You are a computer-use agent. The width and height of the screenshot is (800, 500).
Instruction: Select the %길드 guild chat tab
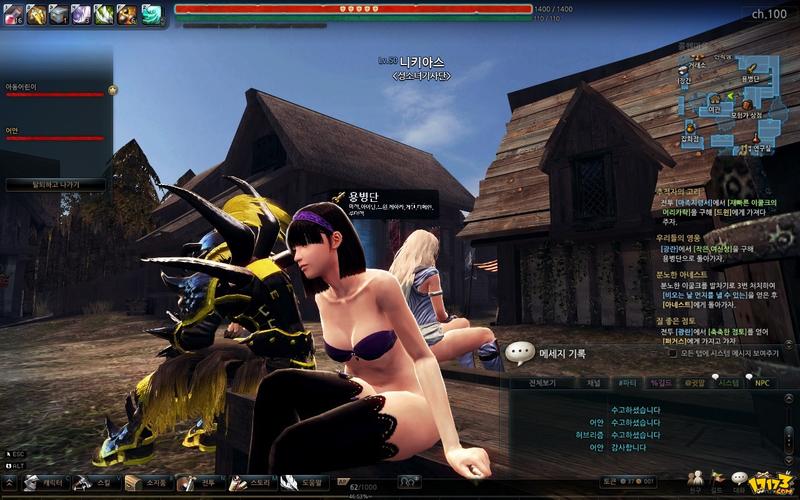click(x=660, y=382)
